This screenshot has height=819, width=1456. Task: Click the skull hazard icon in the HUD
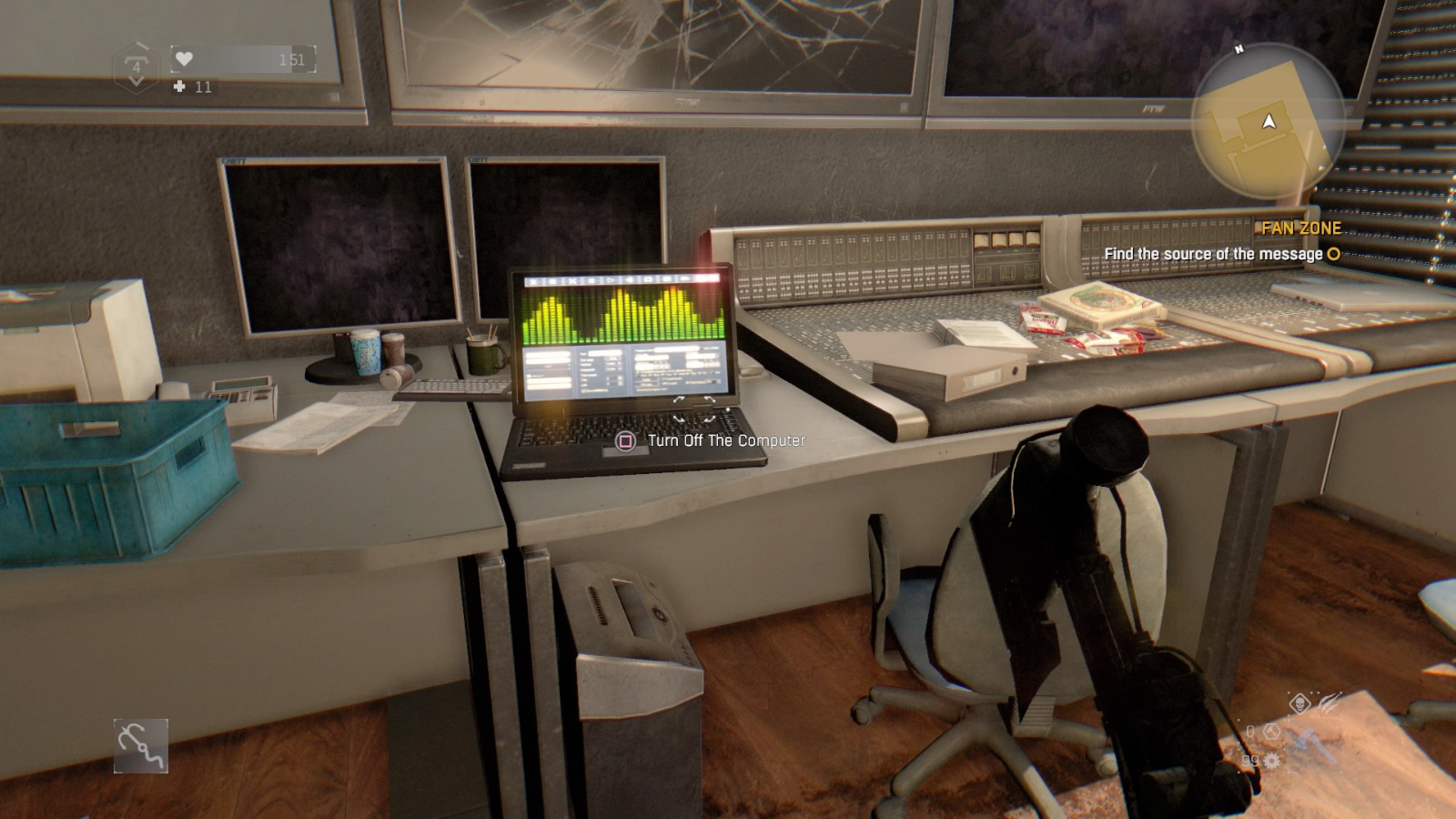click(1300, 703)
